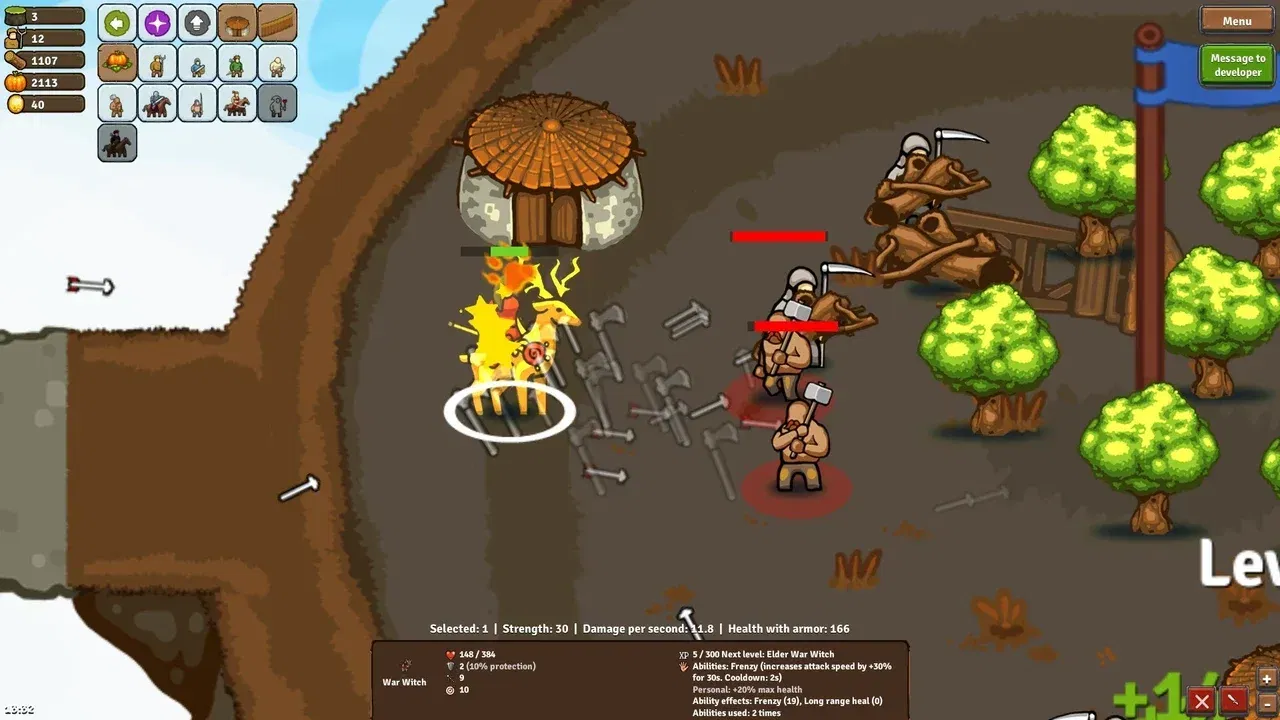Click the plus zoom-in button
This screenshot has height=720, width=1280.
1266,679
